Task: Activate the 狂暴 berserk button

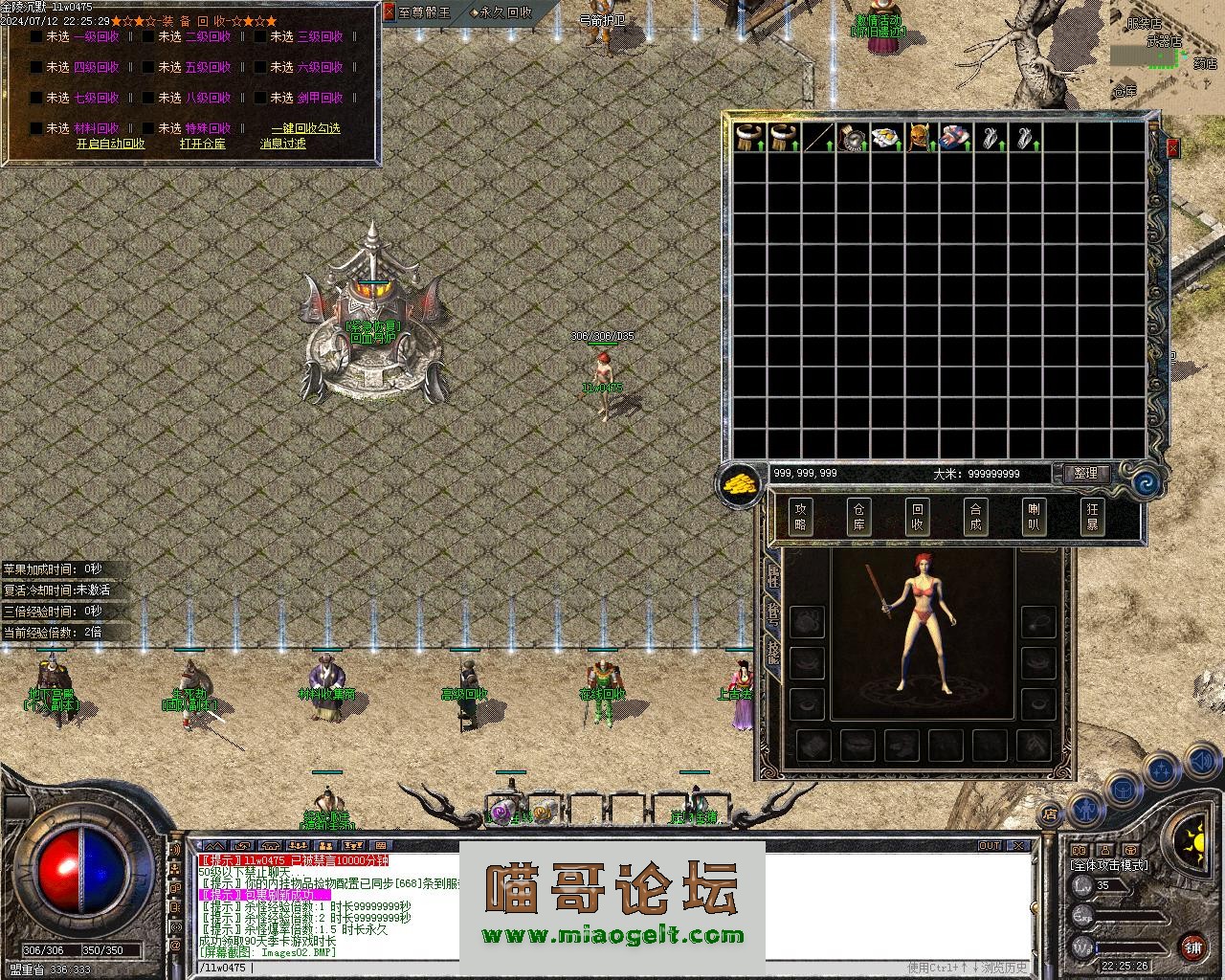Action: (1091, 517)
